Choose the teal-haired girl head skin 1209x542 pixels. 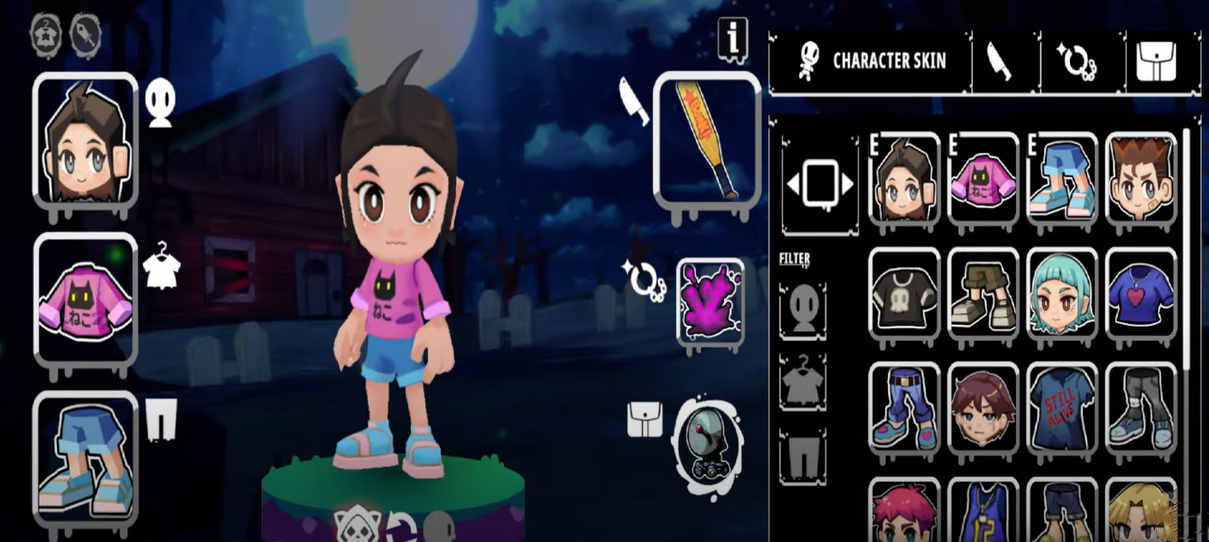pos(1061,292)
